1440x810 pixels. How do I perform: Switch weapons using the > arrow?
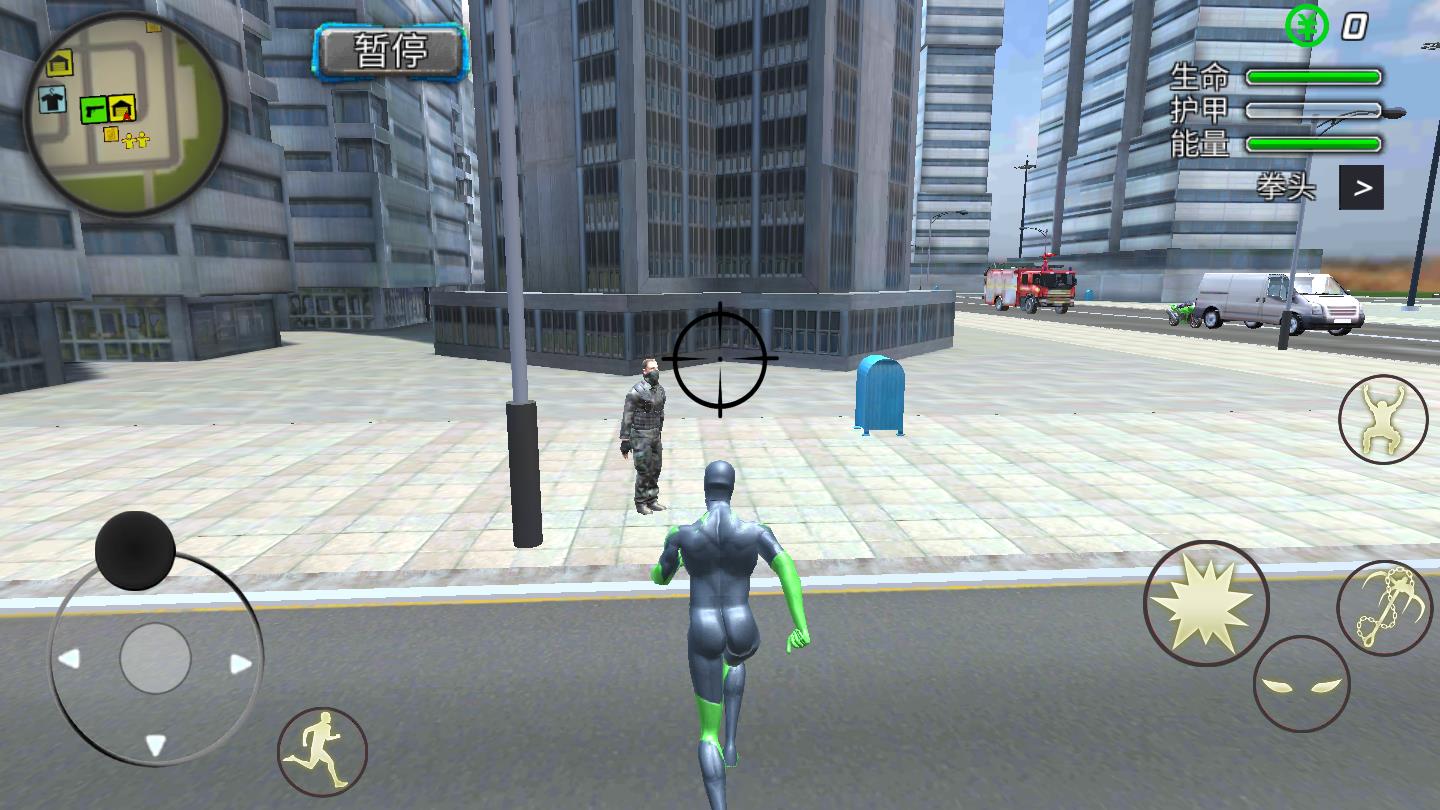[1362, 187]
